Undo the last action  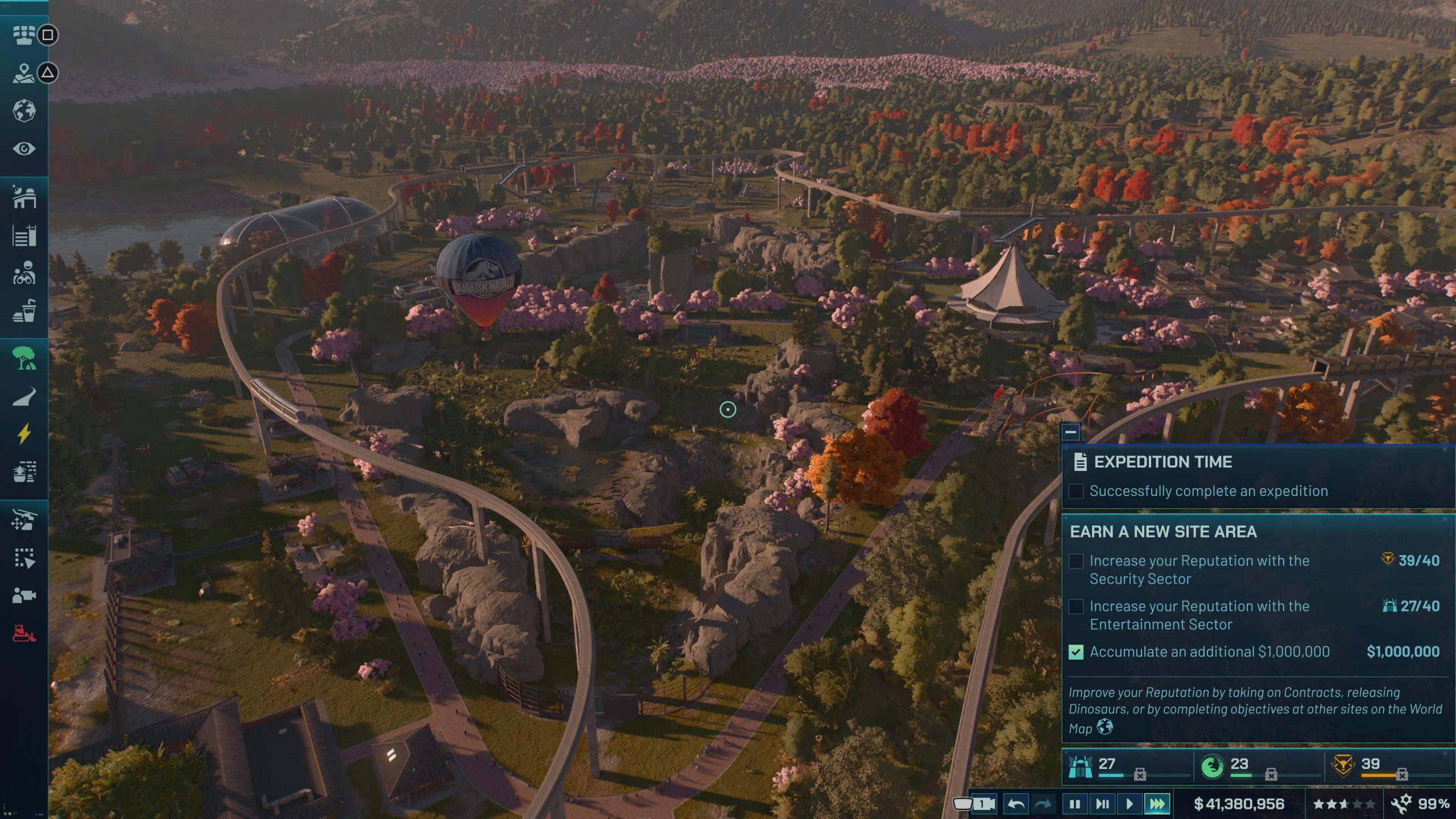(x=1016, y=804)
